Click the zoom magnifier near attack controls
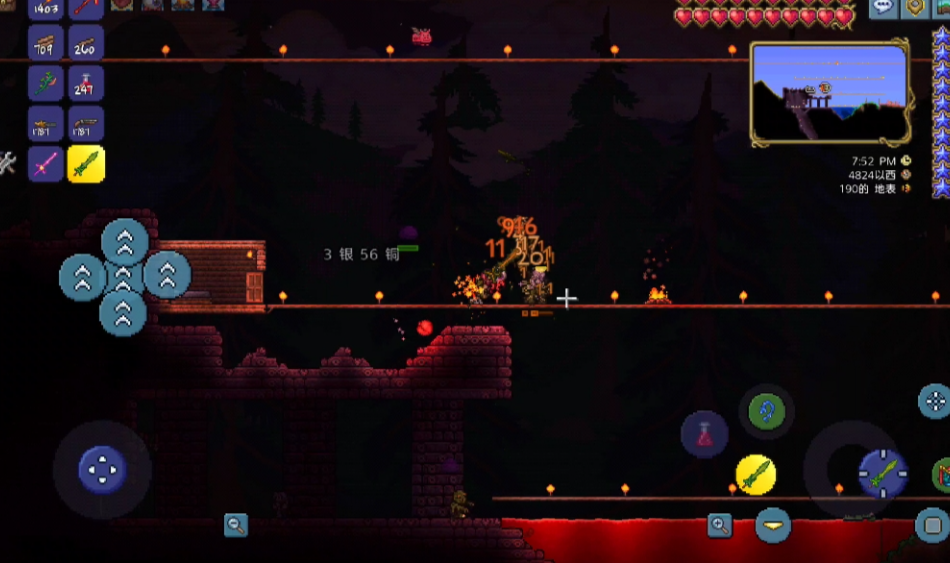 tap(719, 525)
